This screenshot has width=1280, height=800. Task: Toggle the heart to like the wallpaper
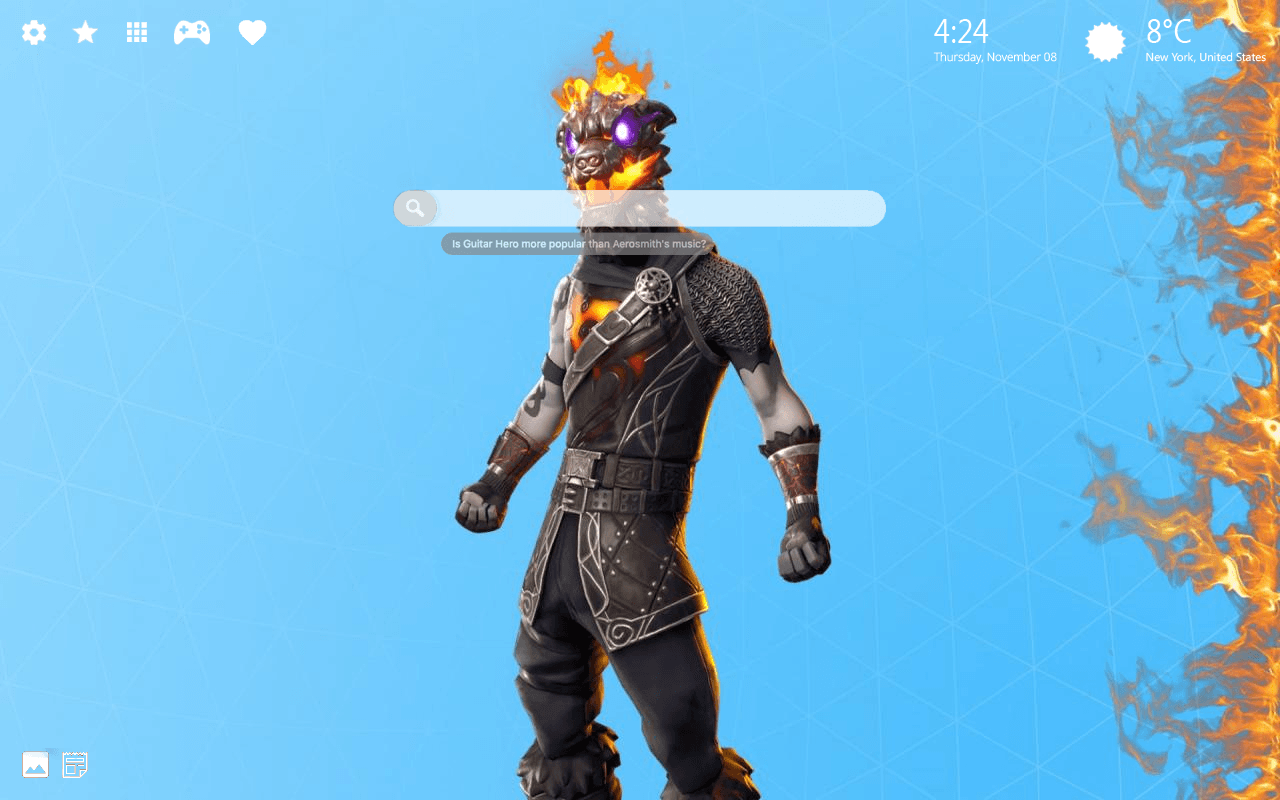click(252, 31)
